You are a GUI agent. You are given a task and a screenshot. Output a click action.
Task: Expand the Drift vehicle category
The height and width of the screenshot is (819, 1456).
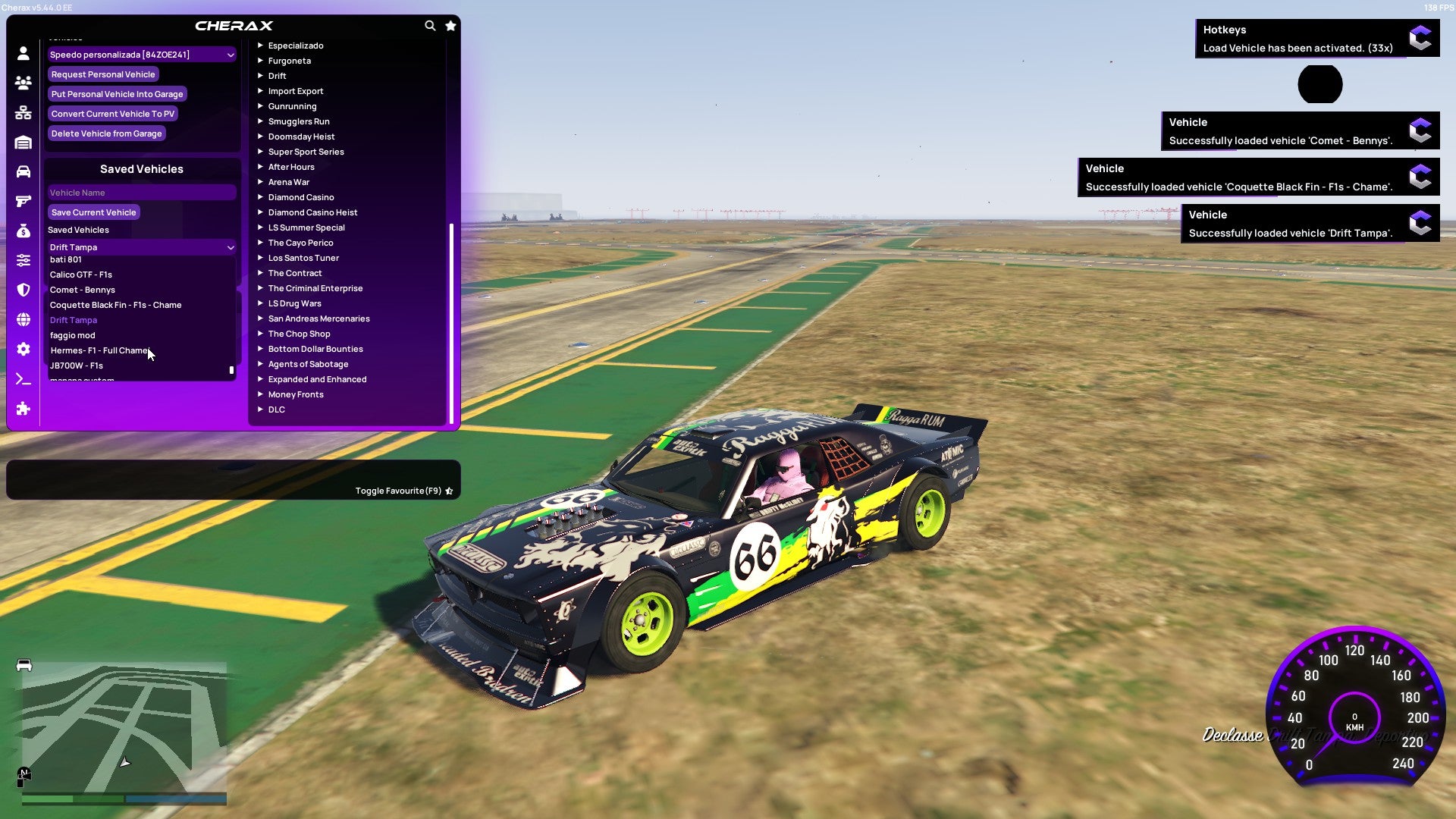coord(277,76)
